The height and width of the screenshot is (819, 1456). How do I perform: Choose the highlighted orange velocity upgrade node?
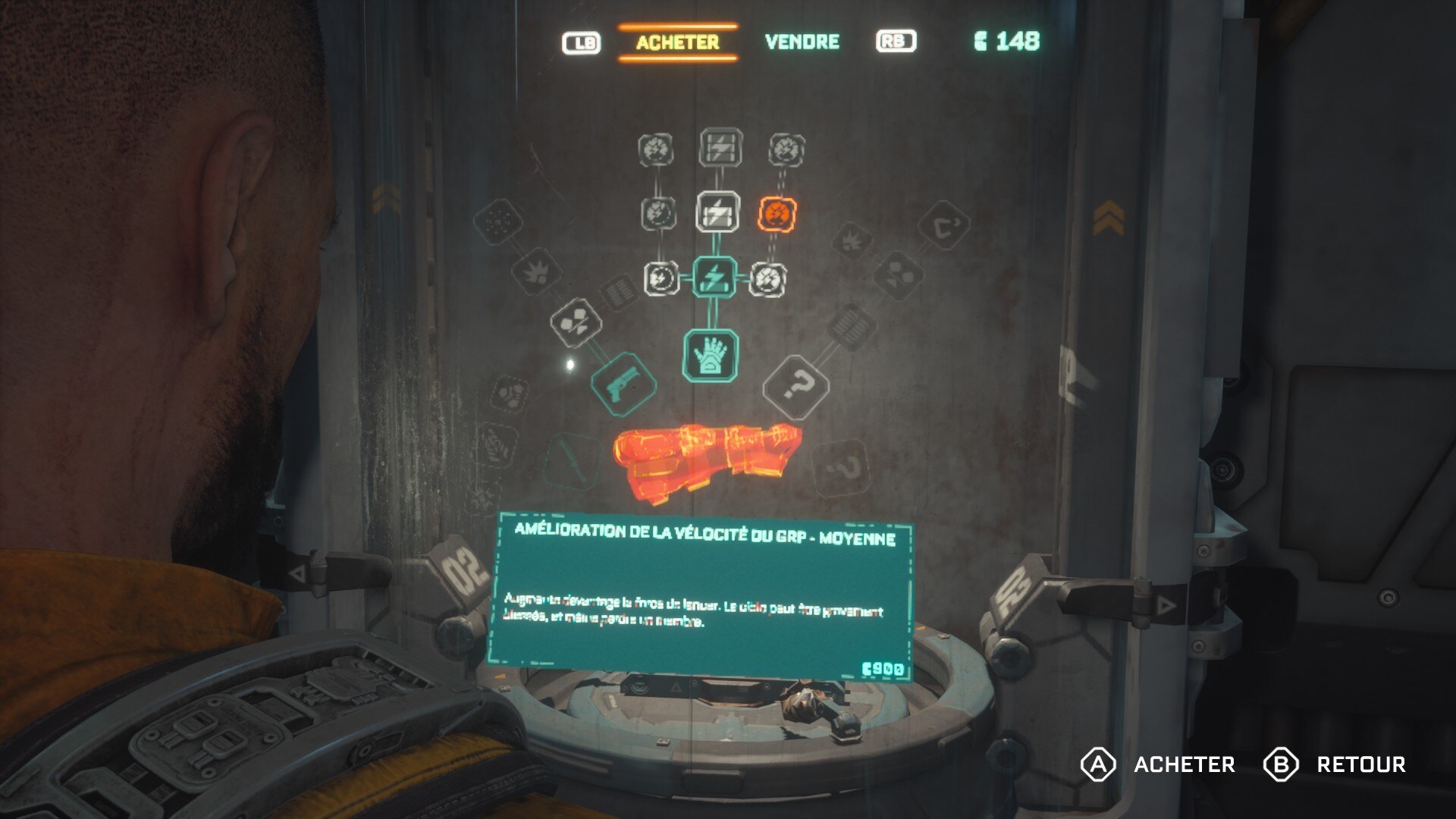coord(777,214)
